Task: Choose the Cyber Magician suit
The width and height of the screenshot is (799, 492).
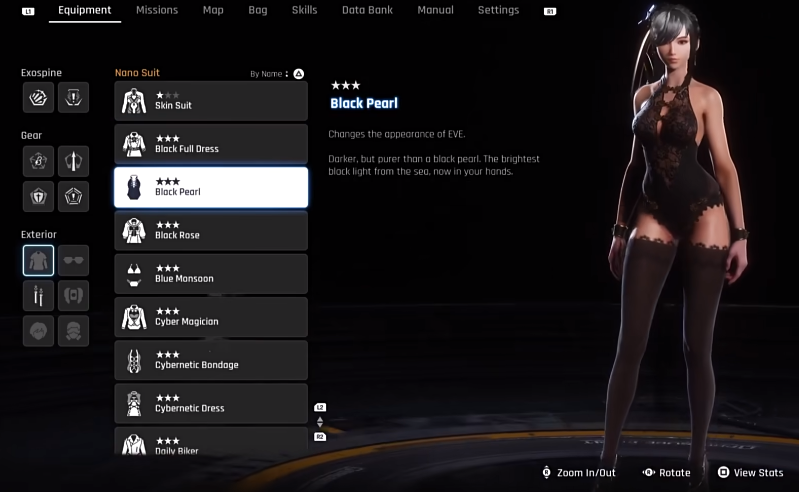Action: (x=211, y=317)
